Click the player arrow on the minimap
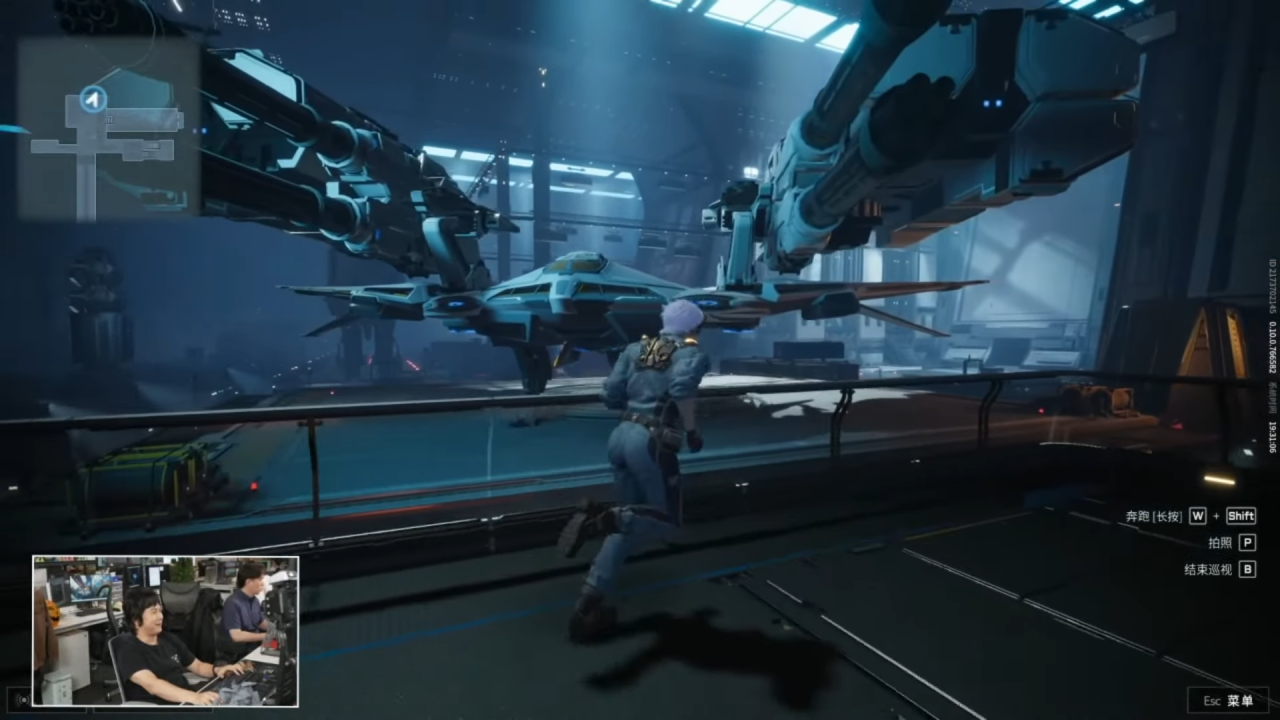 (93, 99)
